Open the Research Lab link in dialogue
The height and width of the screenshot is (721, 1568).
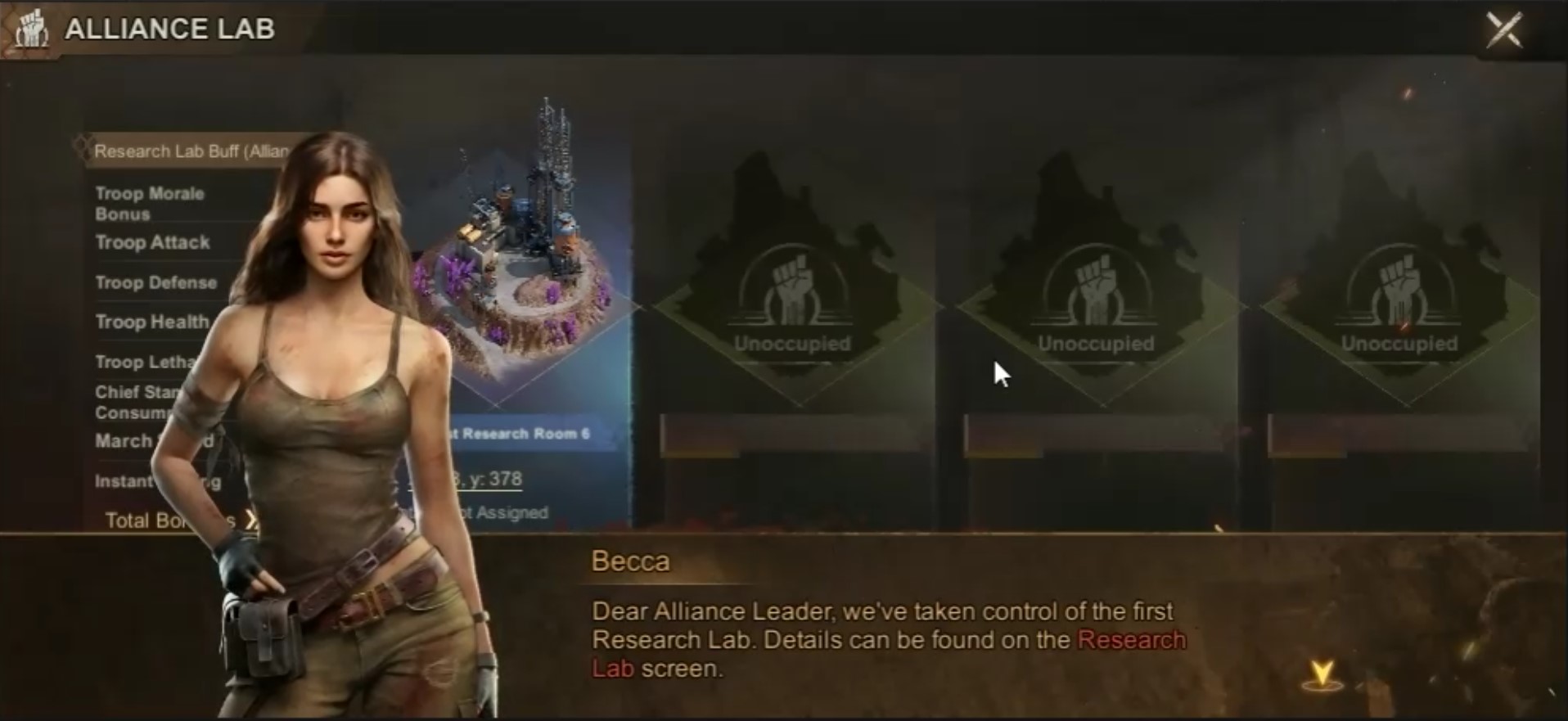[x=1131, y=640]
